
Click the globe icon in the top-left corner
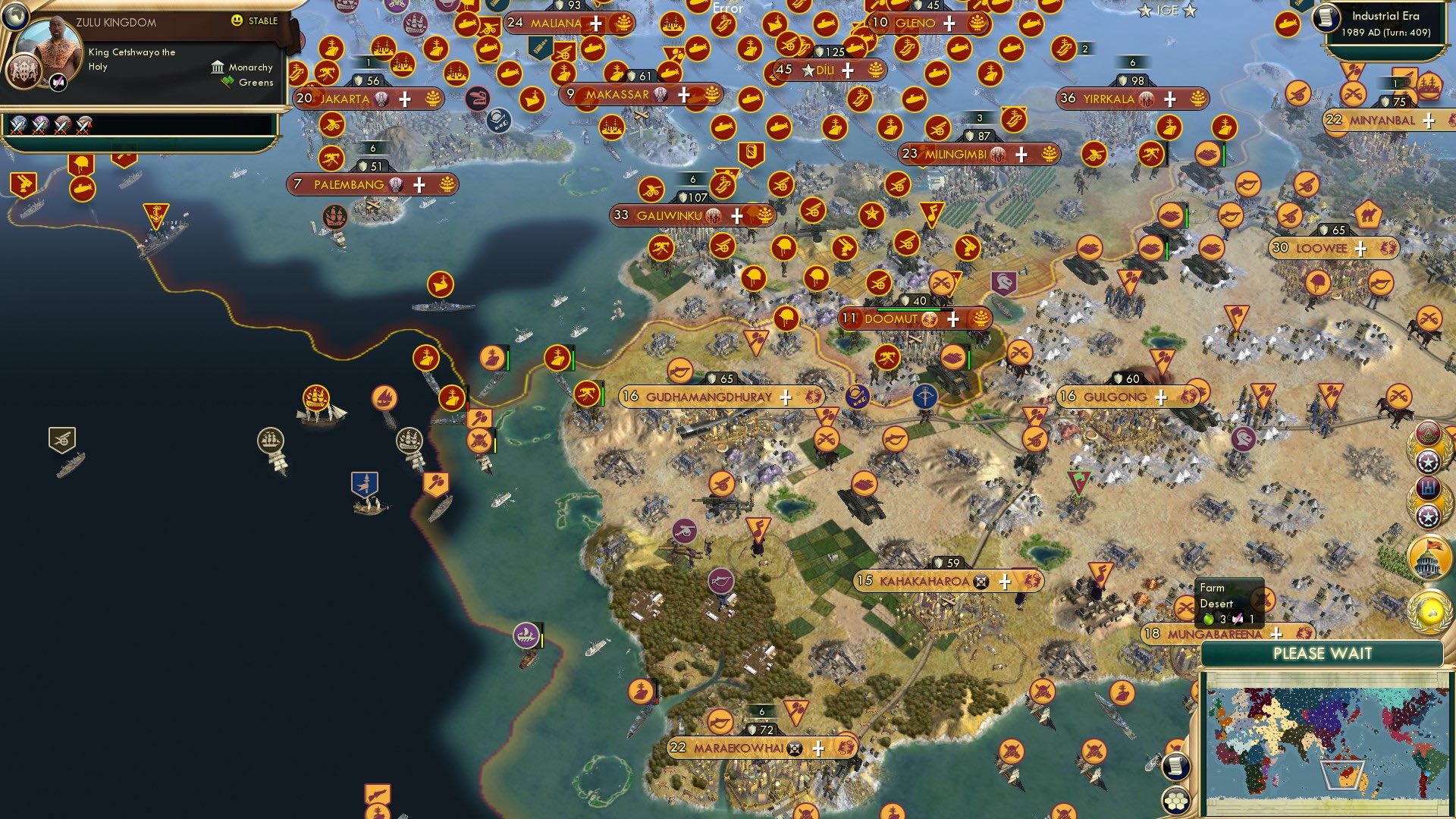pos(15,17)
